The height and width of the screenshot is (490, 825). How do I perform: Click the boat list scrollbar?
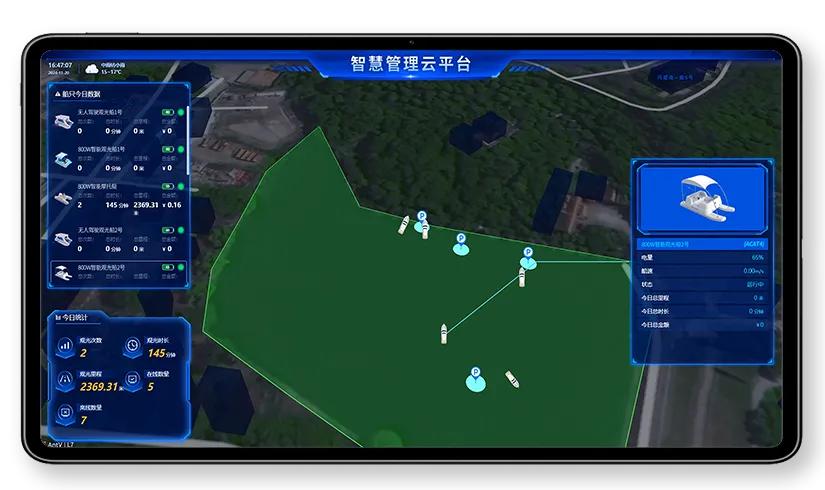tap(188, 140)
